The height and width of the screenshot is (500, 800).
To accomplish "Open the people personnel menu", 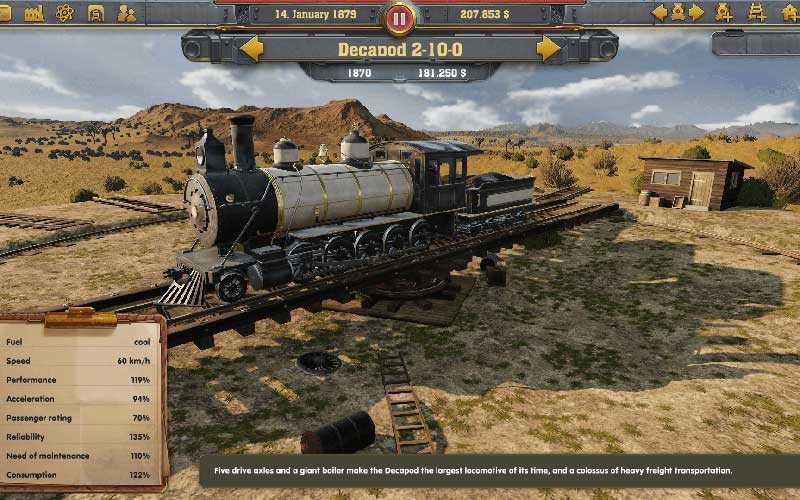I will tap(127, 13).
